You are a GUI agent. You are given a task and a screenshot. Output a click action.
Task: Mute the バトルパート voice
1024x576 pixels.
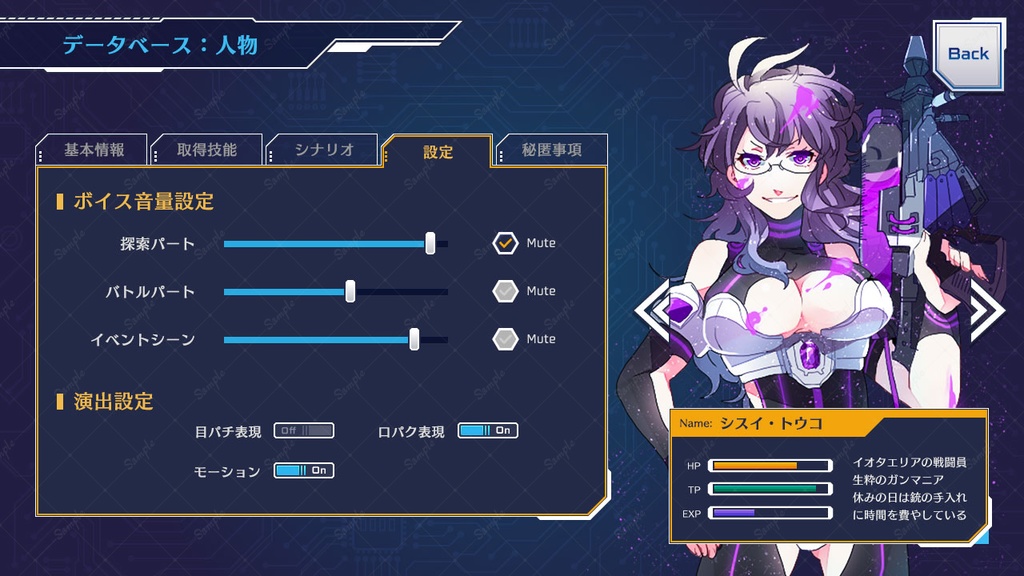coord(505,291)
